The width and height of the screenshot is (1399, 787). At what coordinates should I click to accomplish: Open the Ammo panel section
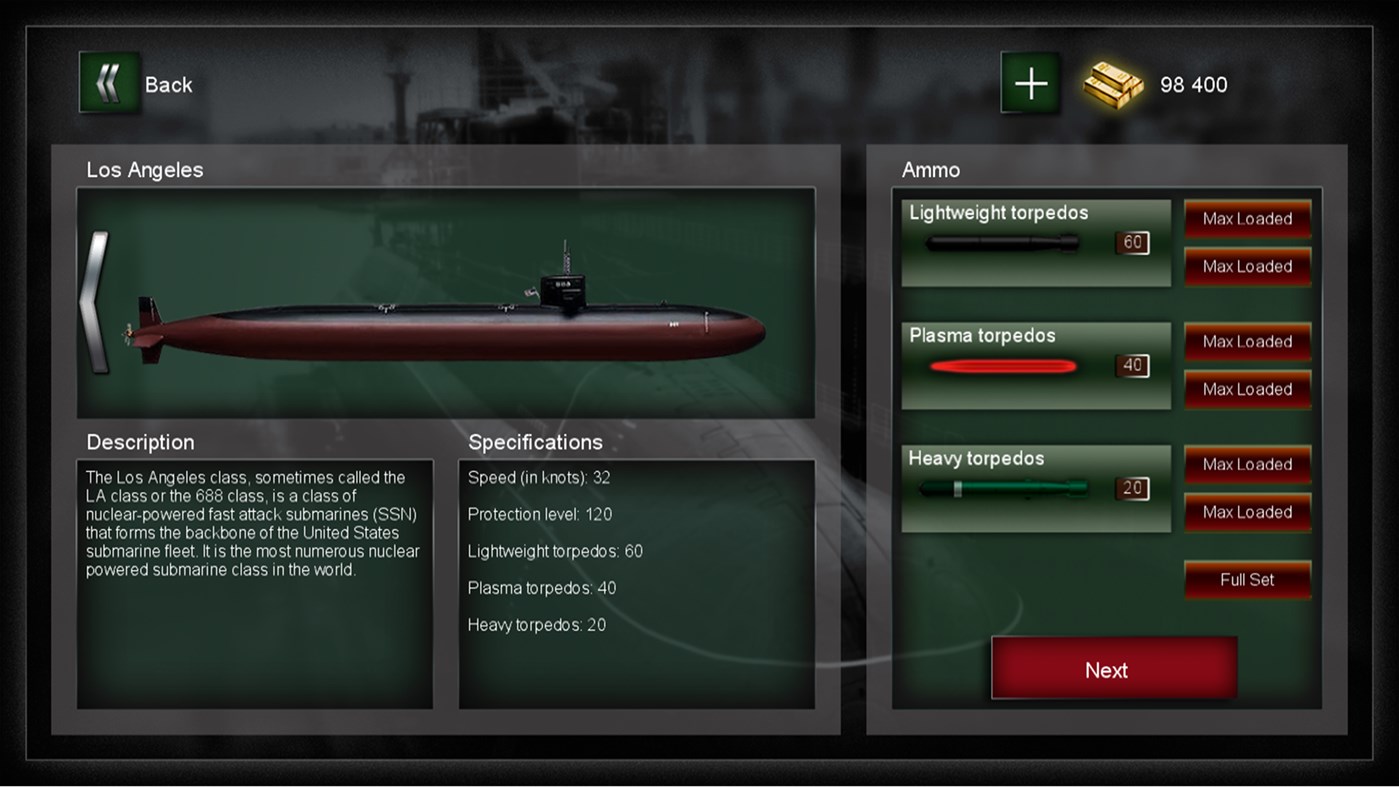point(931,170)
